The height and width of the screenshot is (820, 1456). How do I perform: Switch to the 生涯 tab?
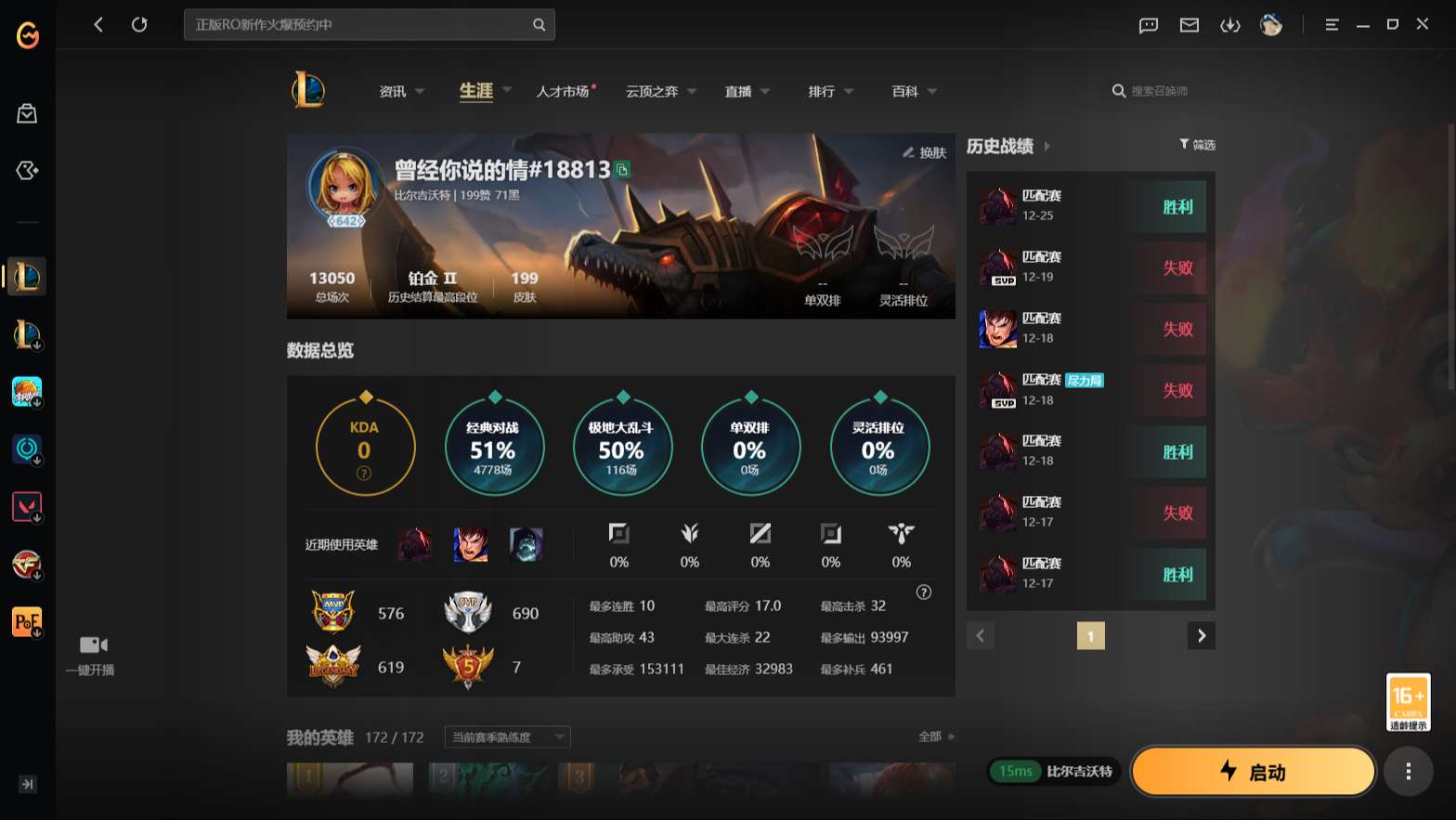click(x=476, y=90)
